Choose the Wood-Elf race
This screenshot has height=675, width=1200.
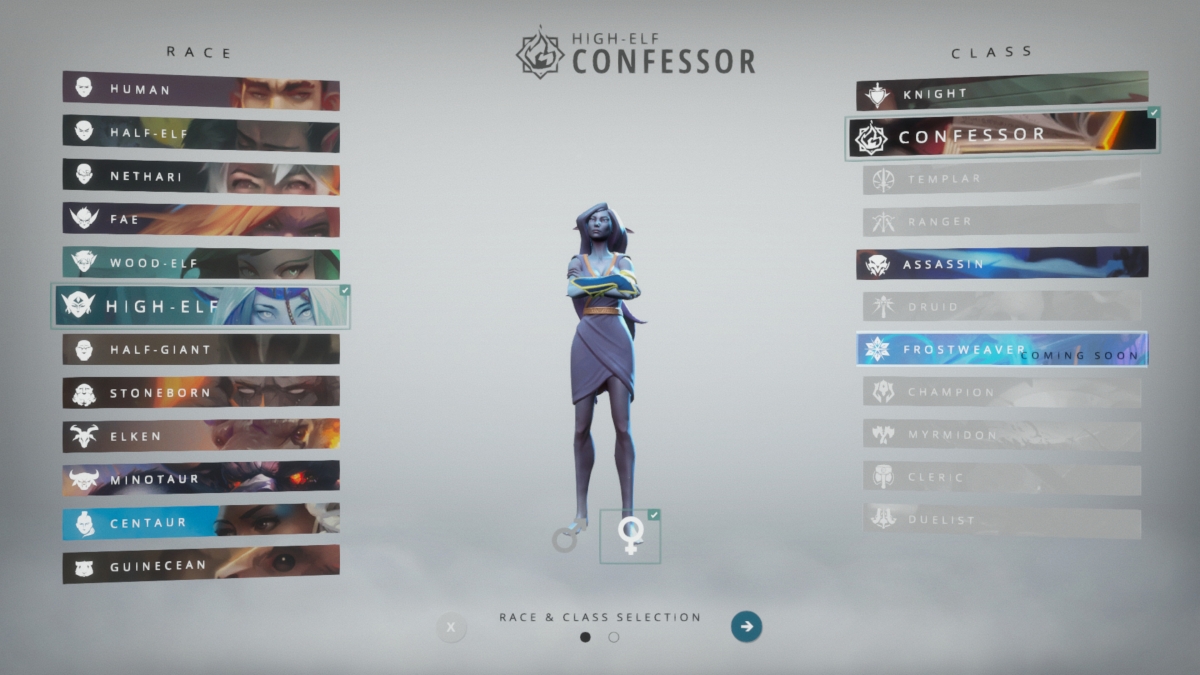200,264
